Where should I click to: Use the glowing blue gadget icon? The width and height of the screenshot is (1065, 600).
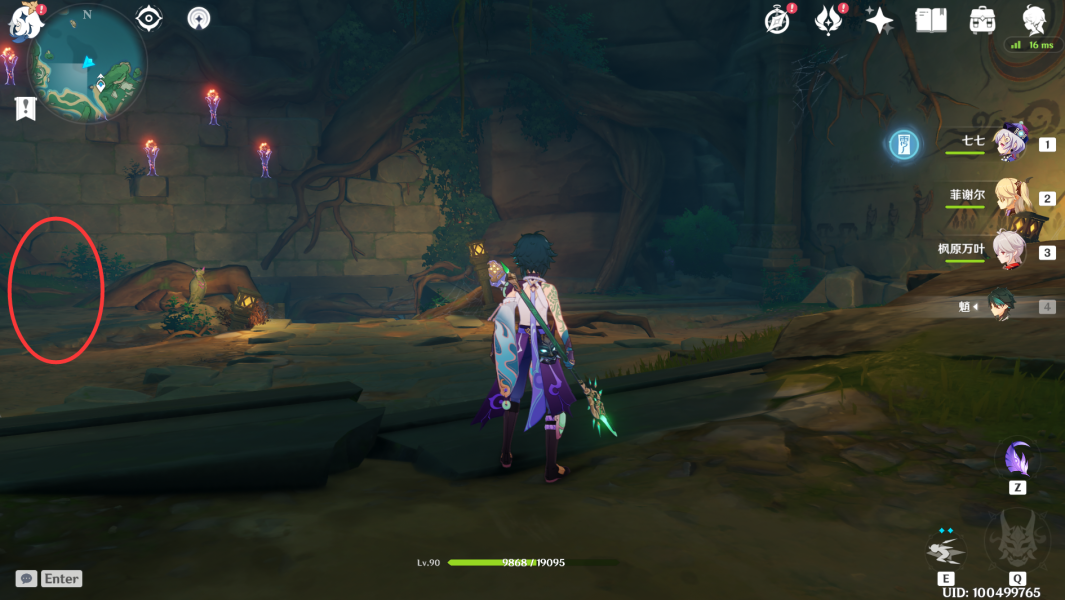[x=904, y=145]
